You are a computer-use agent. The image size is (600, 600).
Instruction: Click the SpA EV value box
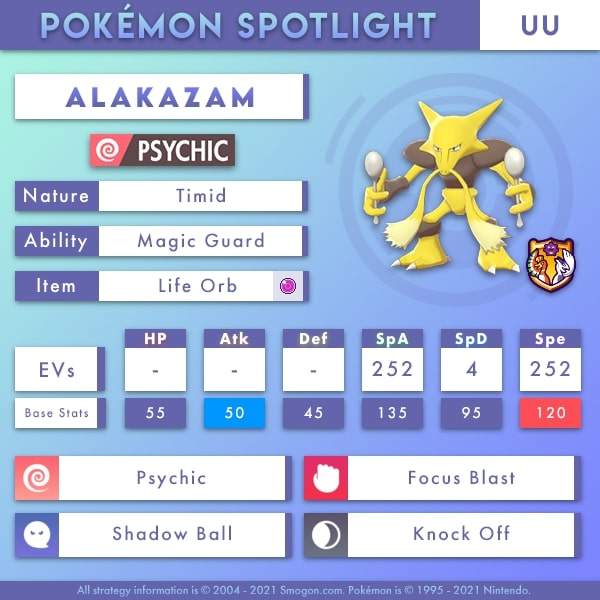pyautogui.click(x=391, y=369)
